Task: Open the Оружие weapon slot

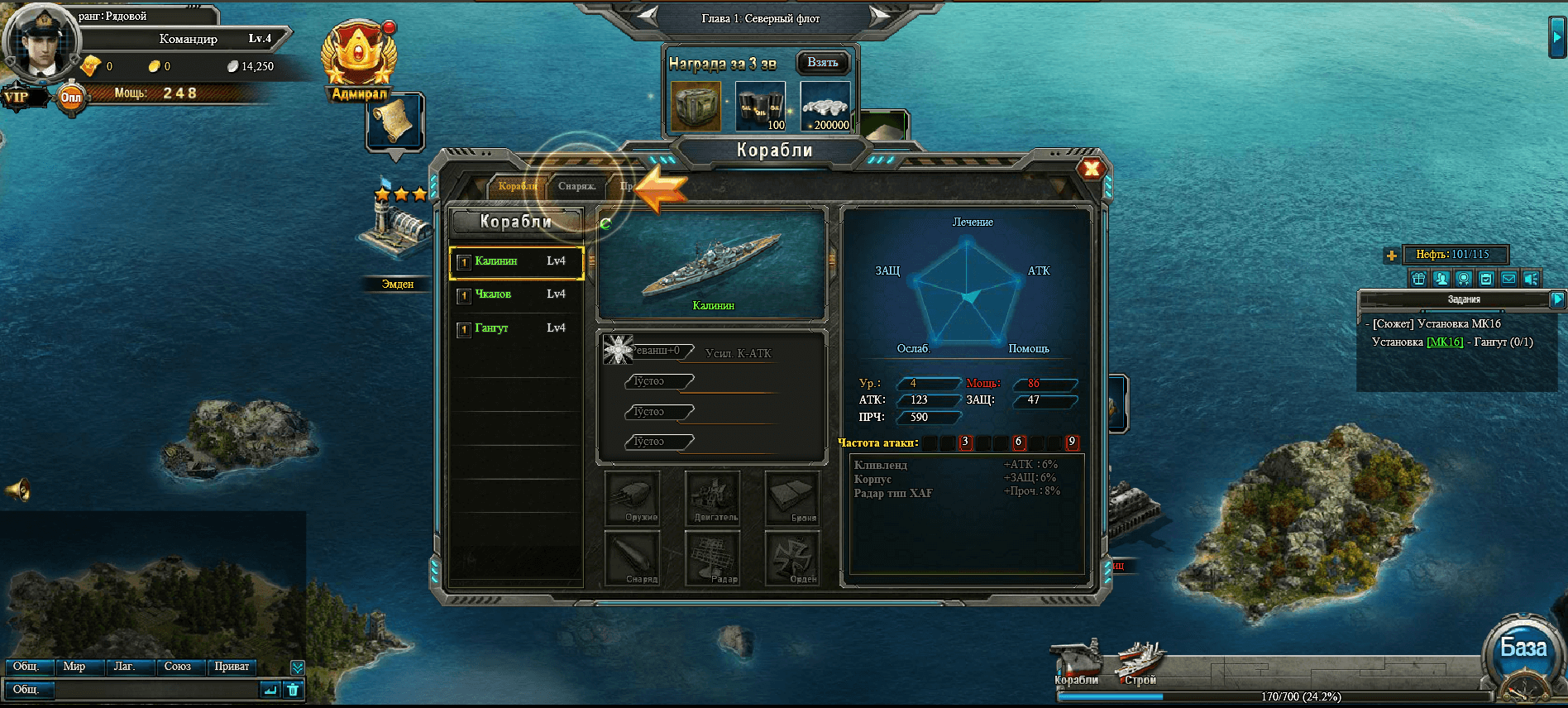Action: pyautogui.click(x=633, y=498)
